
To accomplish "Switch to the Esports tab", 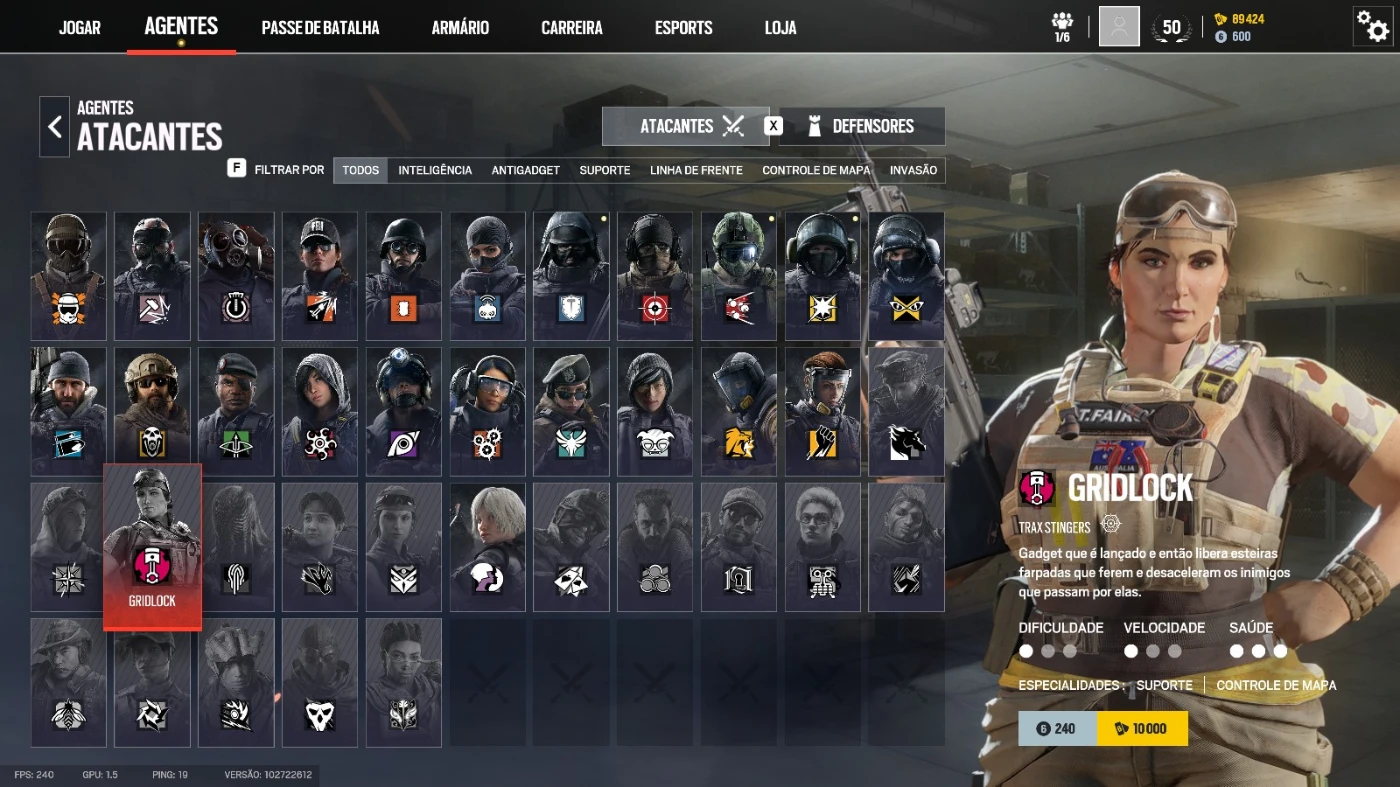I will coord(684,27).
